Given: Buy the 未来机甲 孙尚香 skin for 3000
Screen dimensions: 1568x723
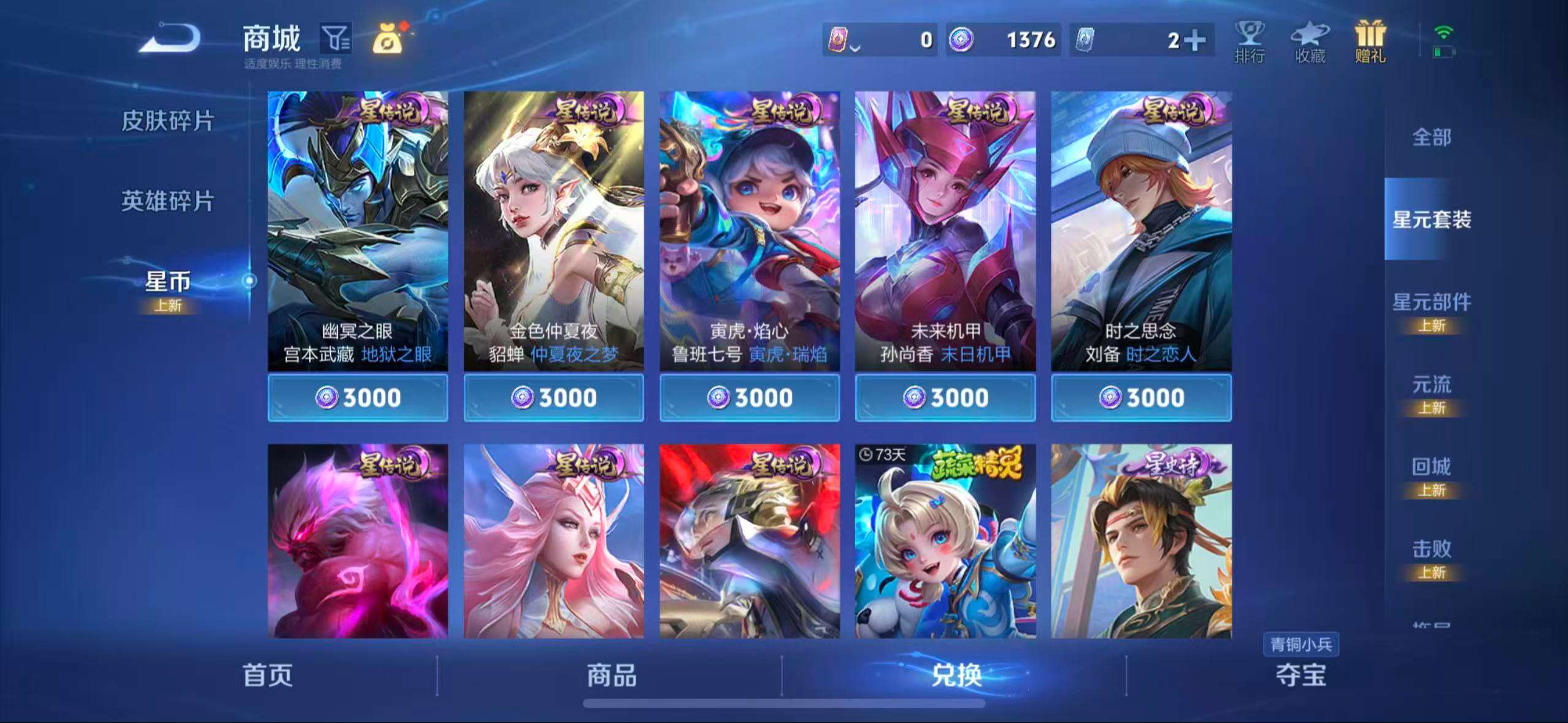Looking at the screenshot, I should click(x=946, y=397).
